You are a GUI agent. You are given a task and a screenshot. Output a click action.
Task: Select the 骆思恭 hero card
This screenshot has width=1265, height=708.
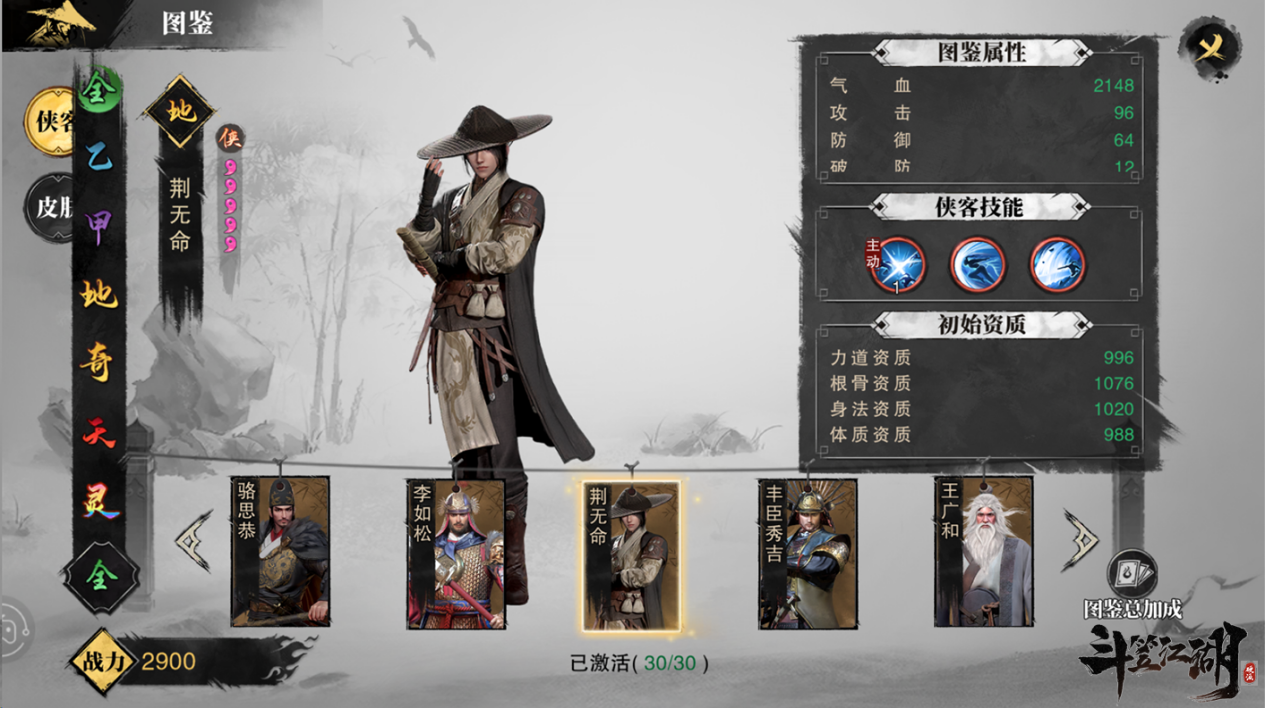280,552
